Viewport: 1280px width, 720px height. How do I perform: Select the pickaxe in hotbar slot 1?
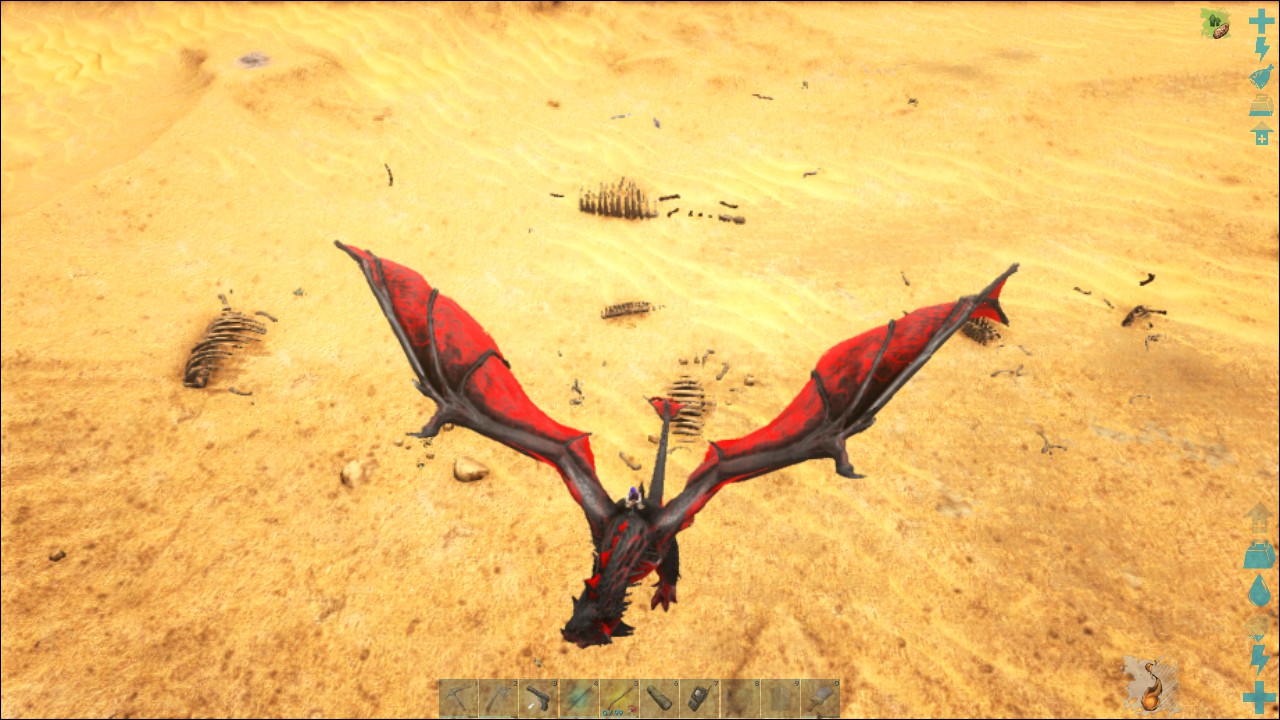458,698
